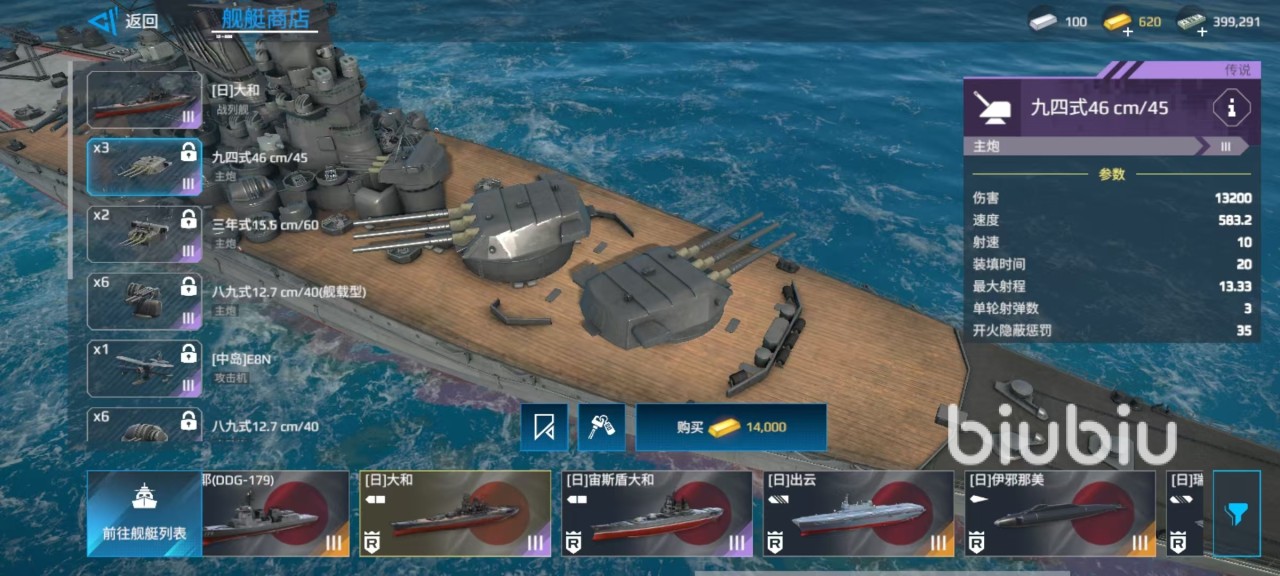Image resolution: width=1280 pixels, height=576 pixels.
Task: Choose the 三年式15.5 cm/60 gun slot
Action: [x=145, y=233]
